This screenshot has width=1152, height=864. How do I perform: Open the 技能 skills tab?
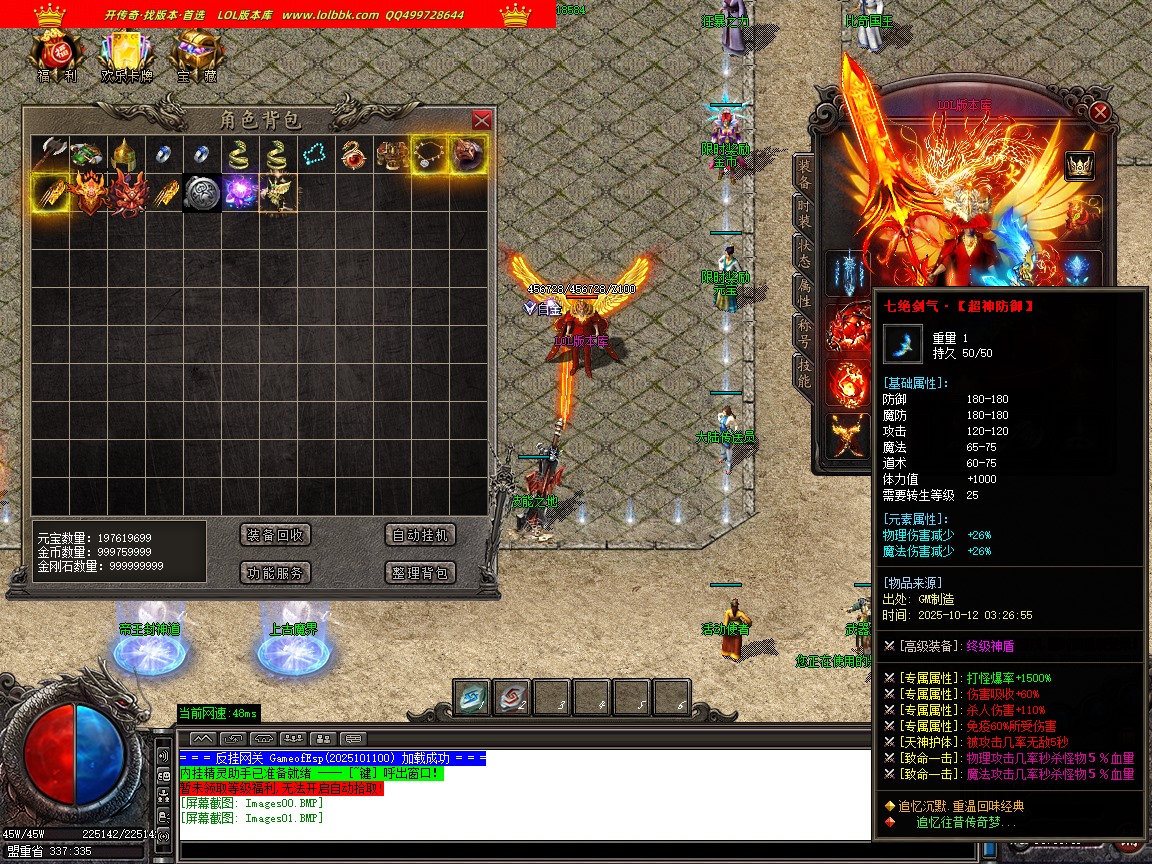click(x=804, y=372)
